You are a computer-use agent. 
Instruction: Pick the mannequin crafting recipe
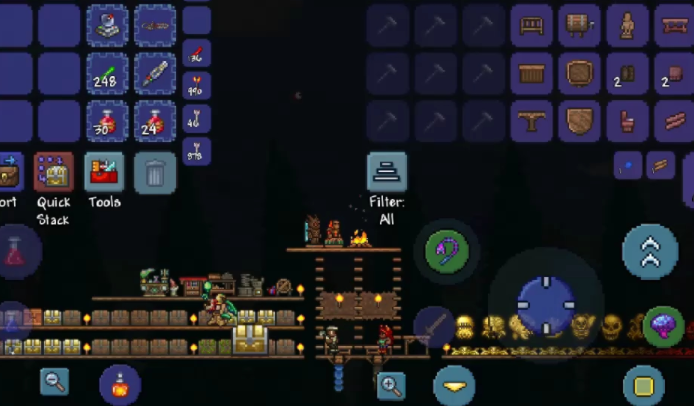pos(625,24)
